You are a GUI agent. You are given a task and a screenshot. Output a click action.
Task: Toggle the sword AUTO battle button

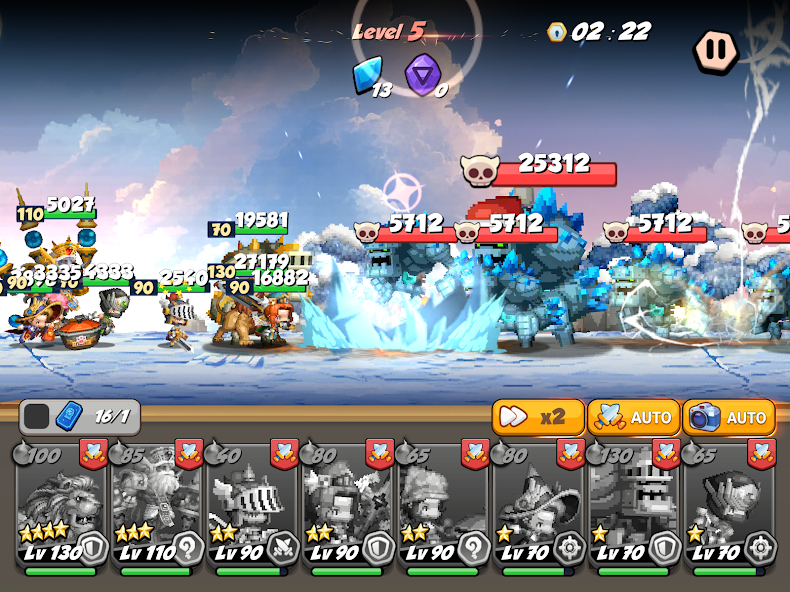633,417
